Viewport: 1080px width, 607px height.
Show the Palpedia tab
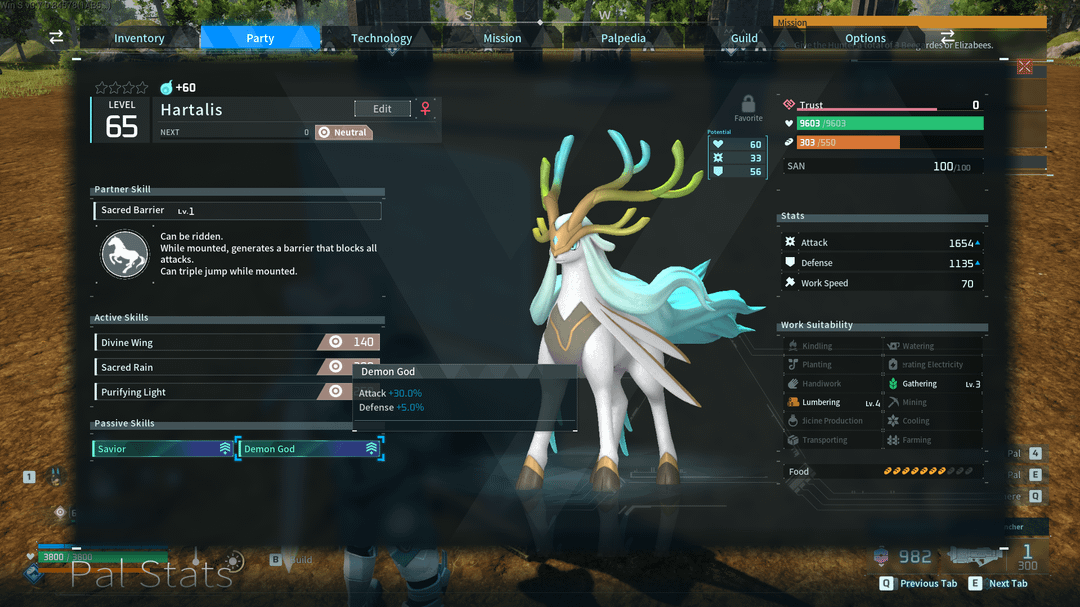(x=623, y=38)
